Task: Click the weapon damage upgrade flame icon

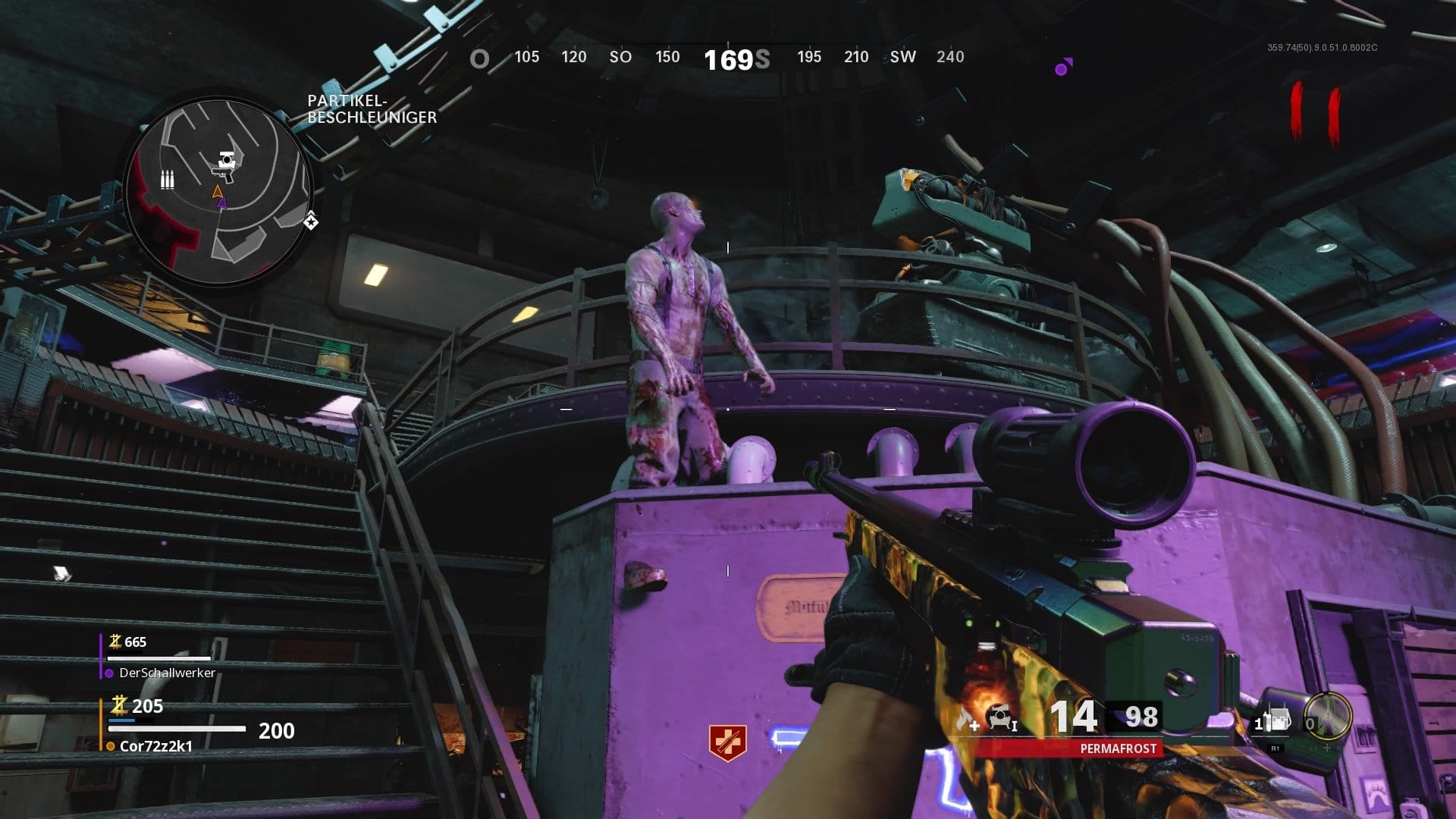Action: (966, 719)
